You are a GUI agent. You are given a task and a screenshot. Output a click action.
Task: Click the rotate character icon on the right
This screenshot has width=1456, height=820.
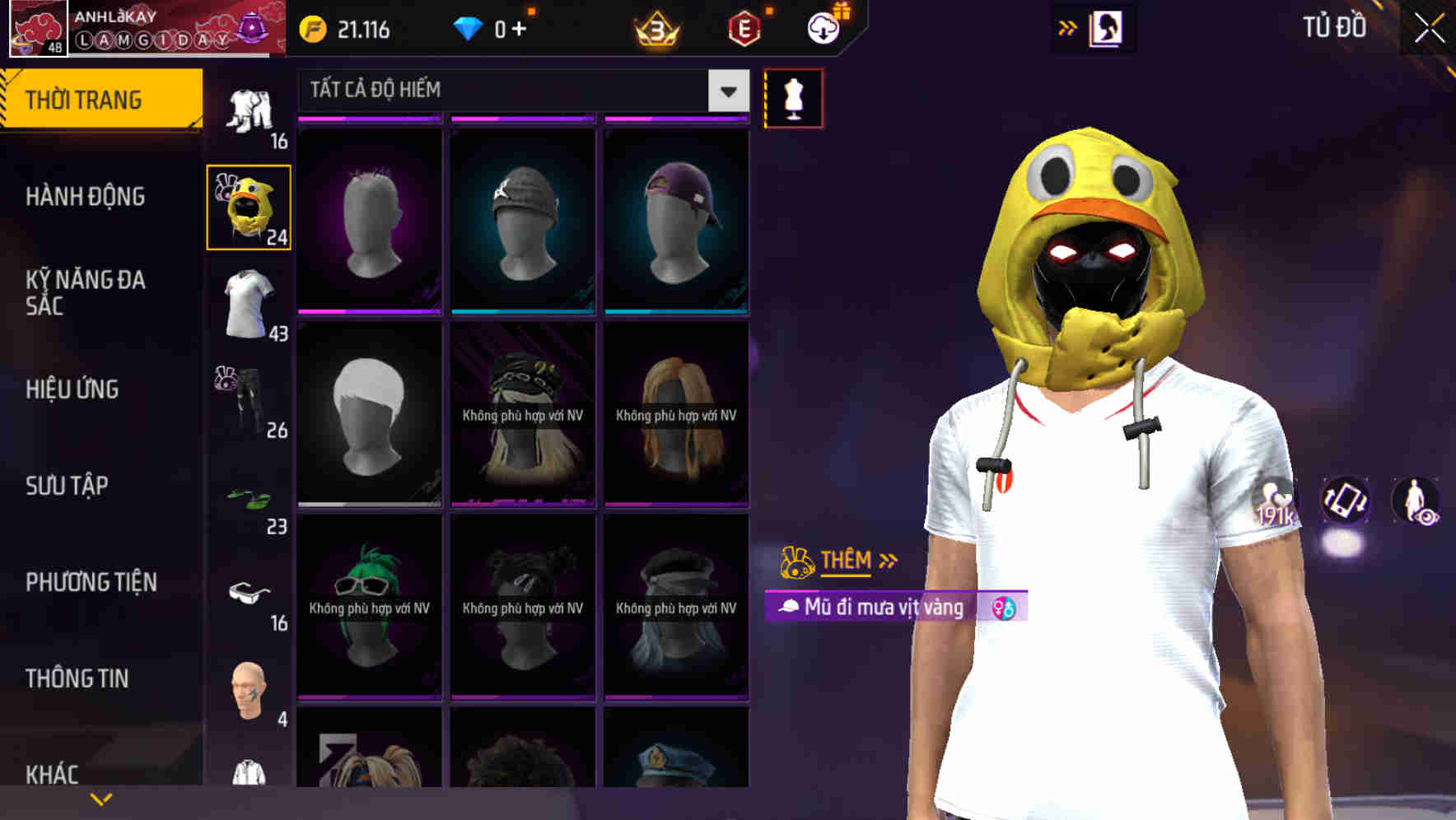[x=1346, y=502]
